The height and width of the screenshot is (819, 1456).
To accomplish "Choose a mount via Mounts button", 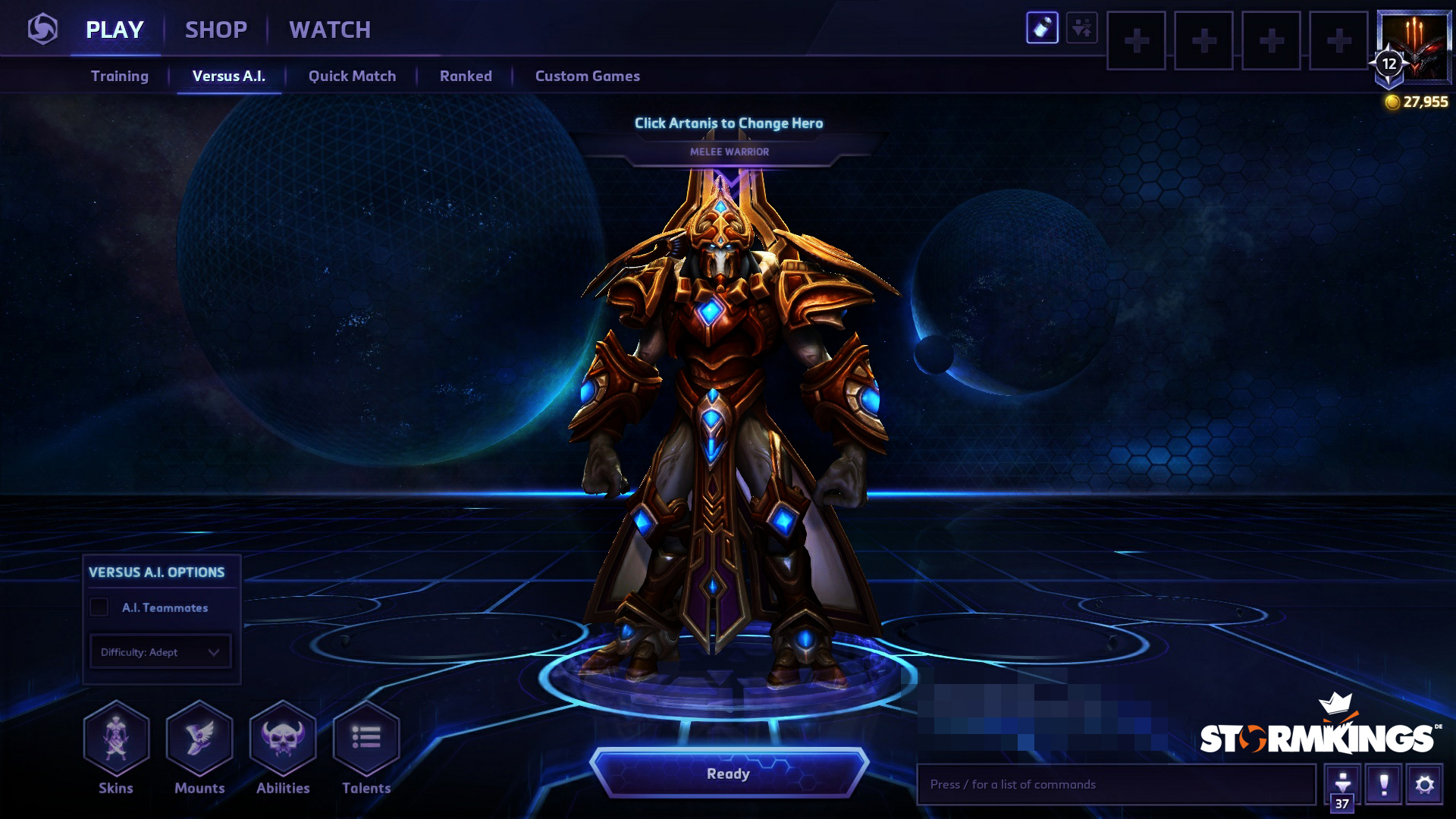I will pyautogui.click(x=199, y=739).
